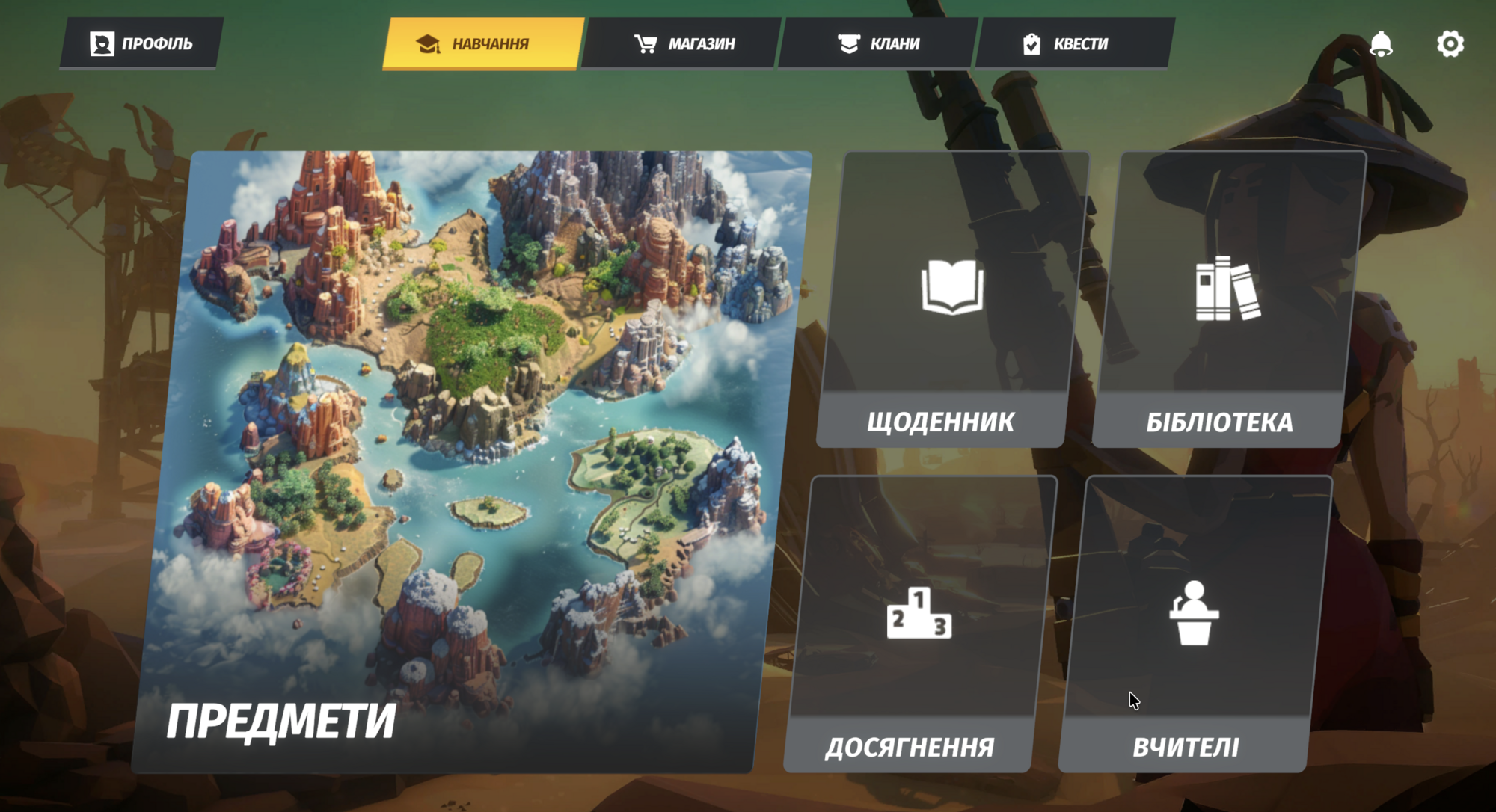Open the notifications bell icon
This screenshot has height=812, width=1496.
click(1382, 44)
